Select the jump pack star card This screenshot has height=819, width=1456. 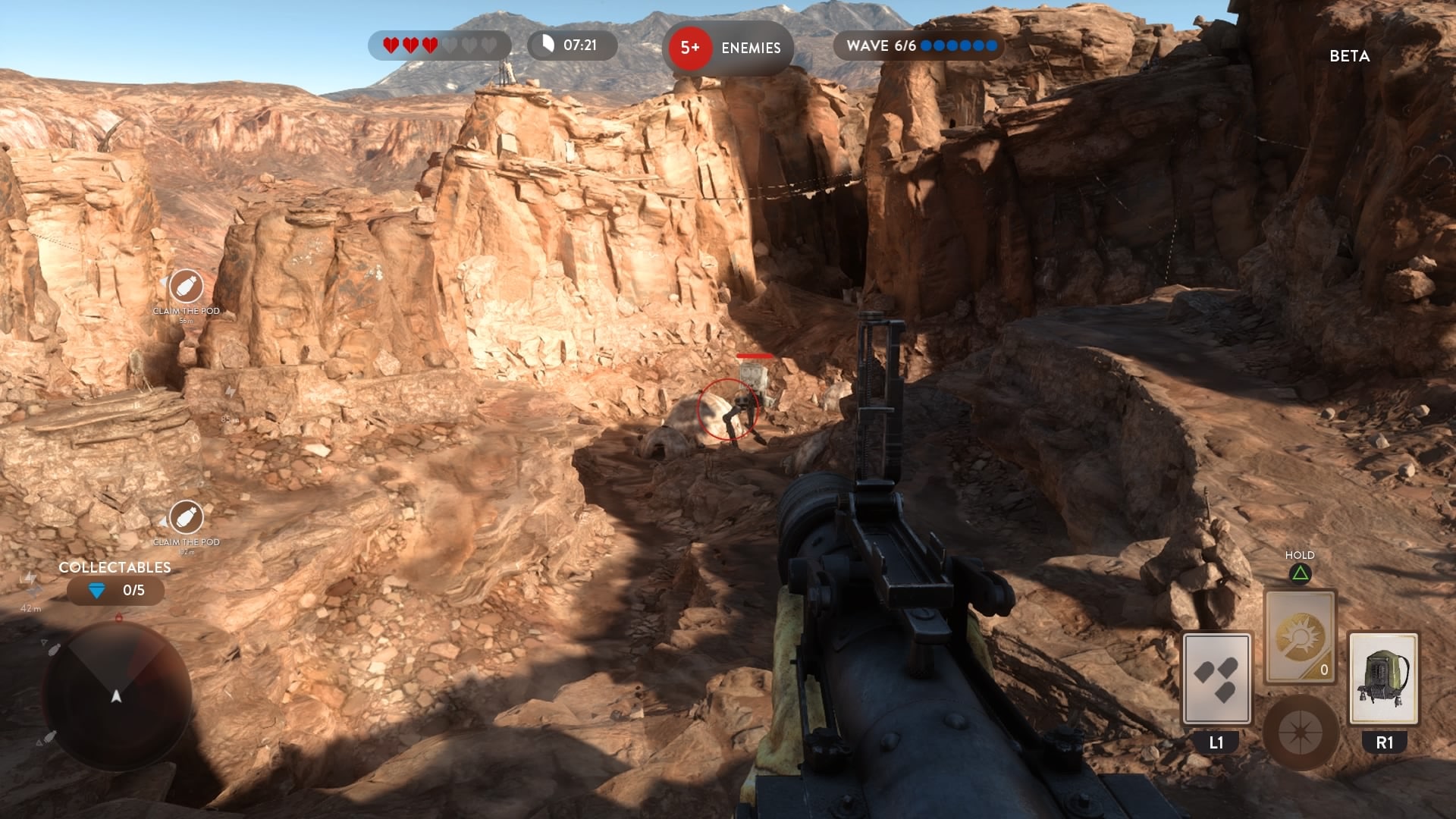[1384, 679]
